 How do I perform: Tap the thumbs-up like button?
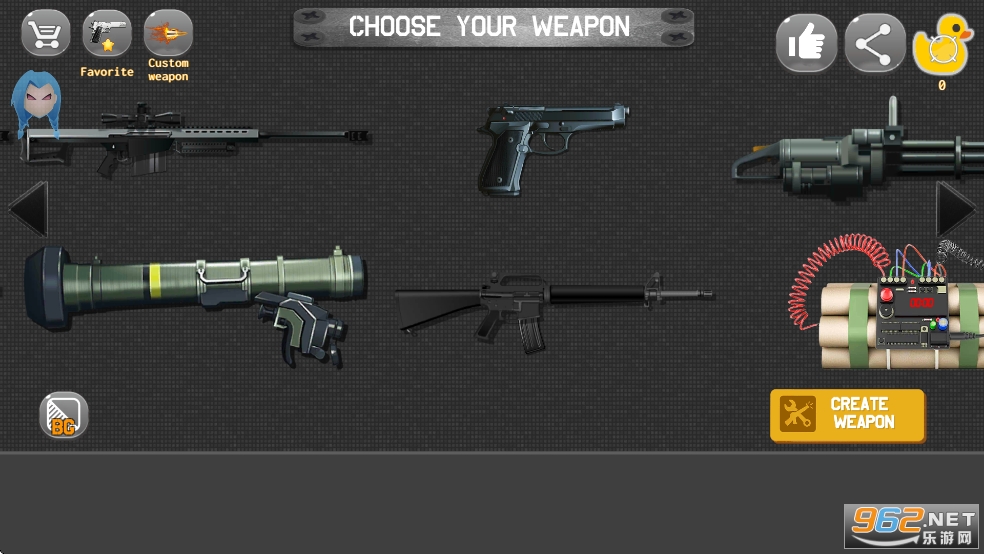tap(806, 44)
